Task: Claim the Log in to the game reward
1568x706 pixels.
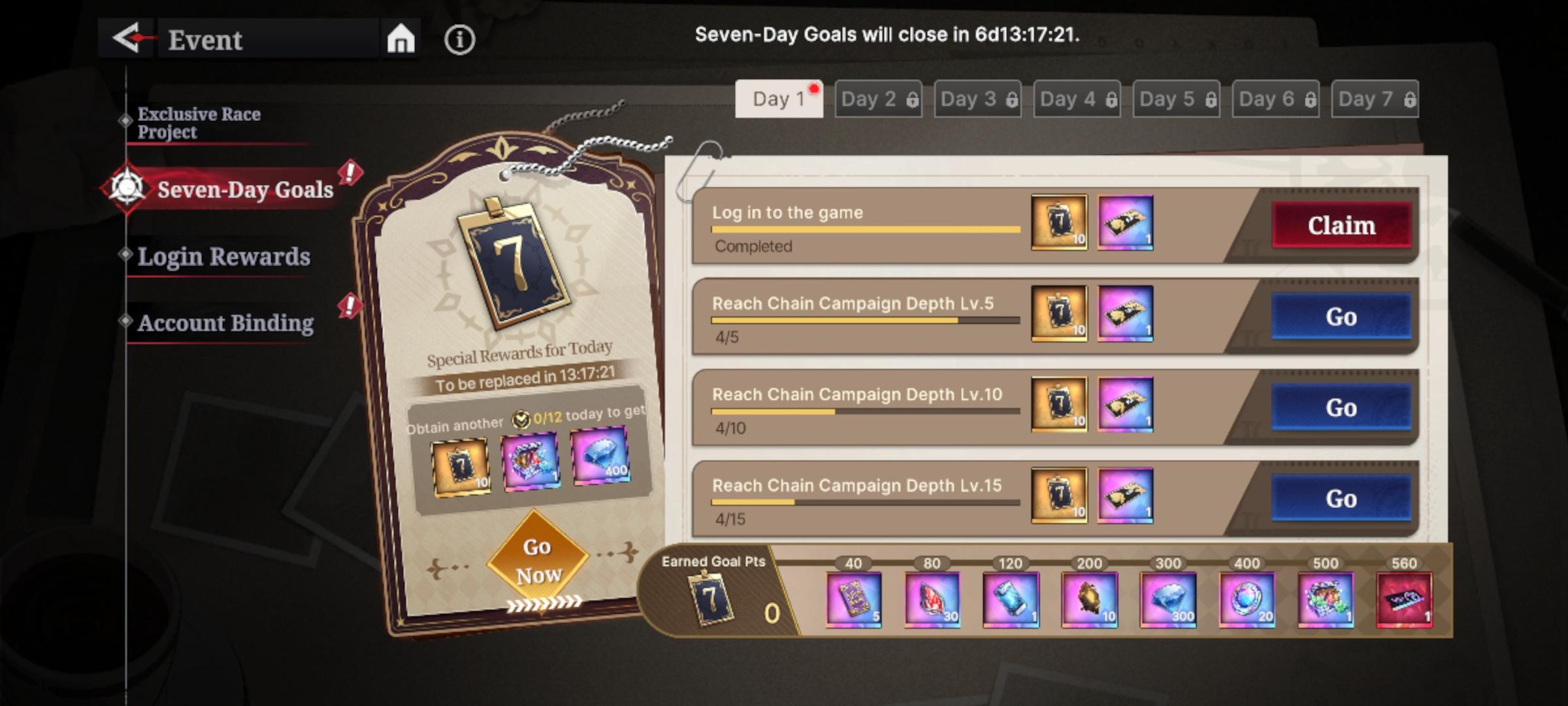Action: 1343,226
